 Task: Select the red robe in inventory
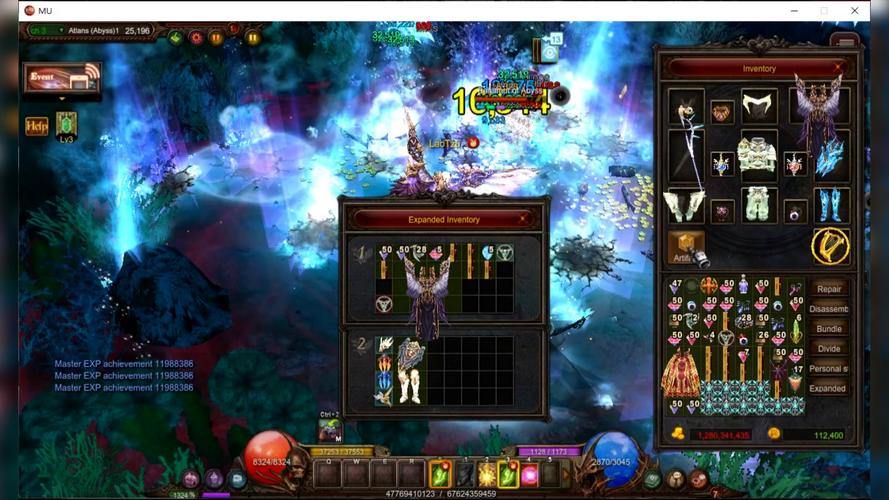click(680, 372)
